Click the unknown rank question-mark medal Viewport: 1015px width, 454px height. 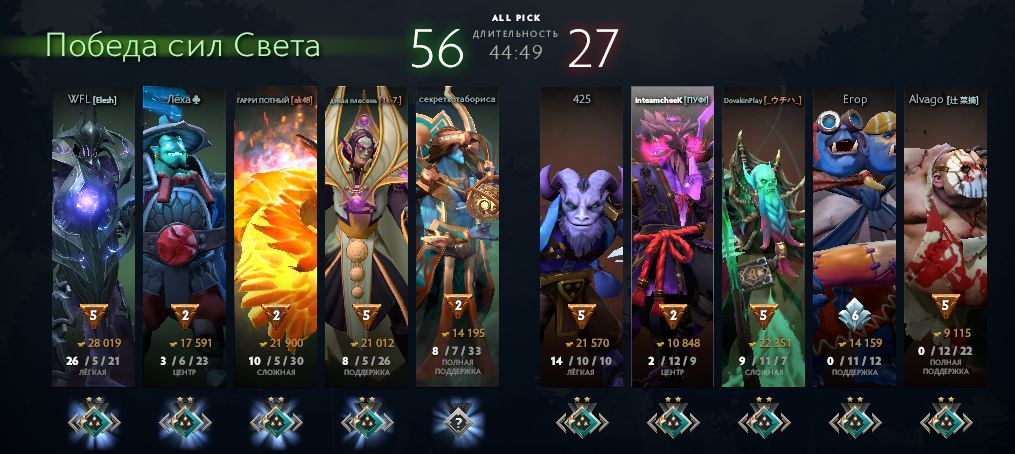pos(457,421)
